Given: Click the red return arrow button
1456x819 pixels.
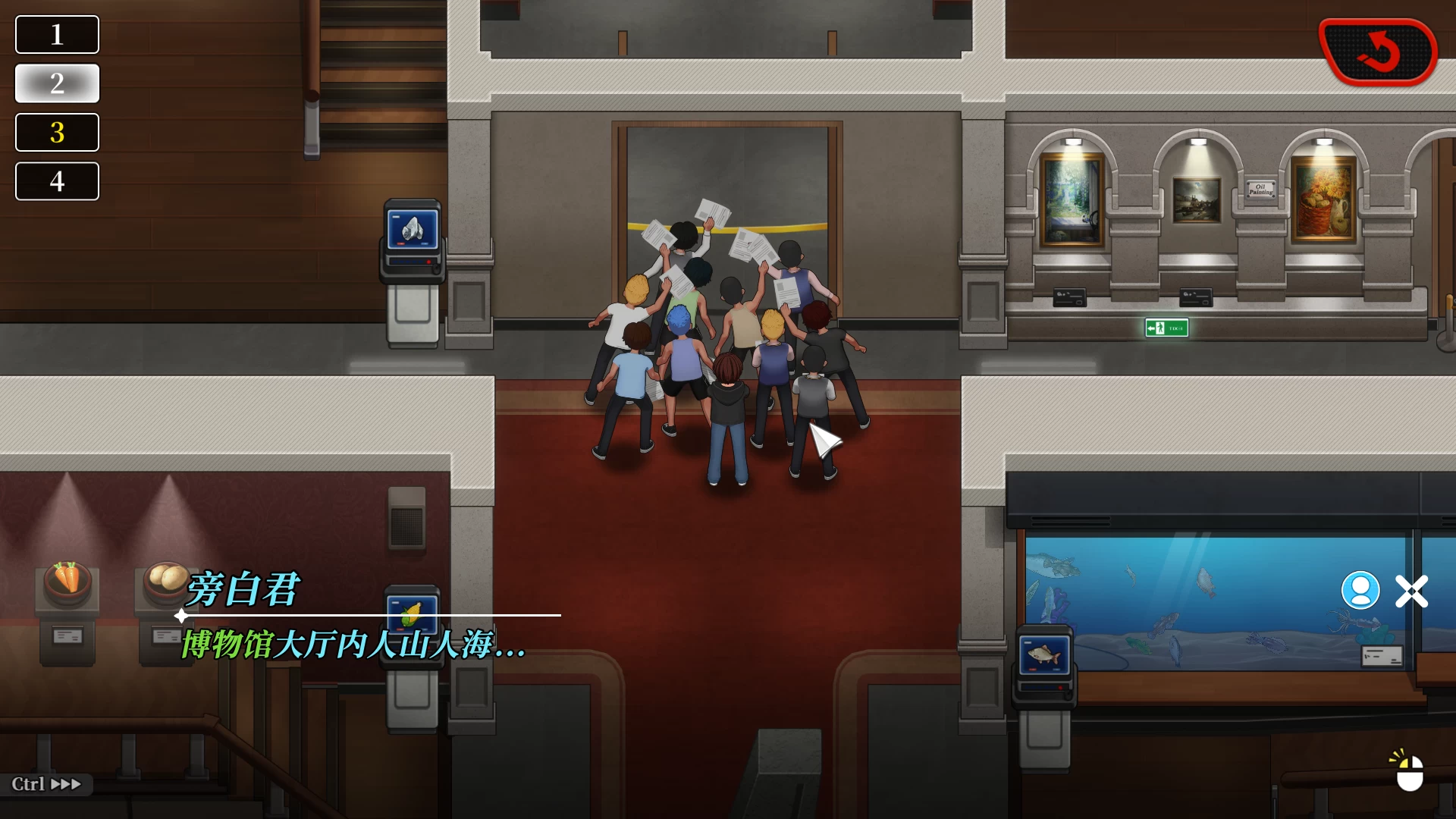Looking at the screenshot, I should click(x=1378, y=52).
